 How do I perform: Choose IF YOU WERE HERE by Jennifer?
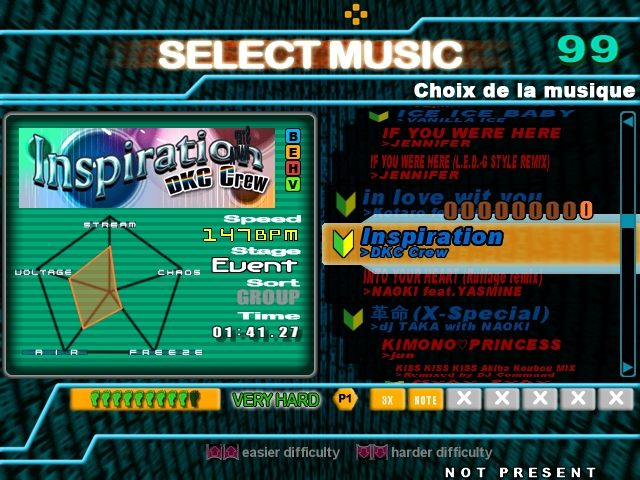click(471, 133)
